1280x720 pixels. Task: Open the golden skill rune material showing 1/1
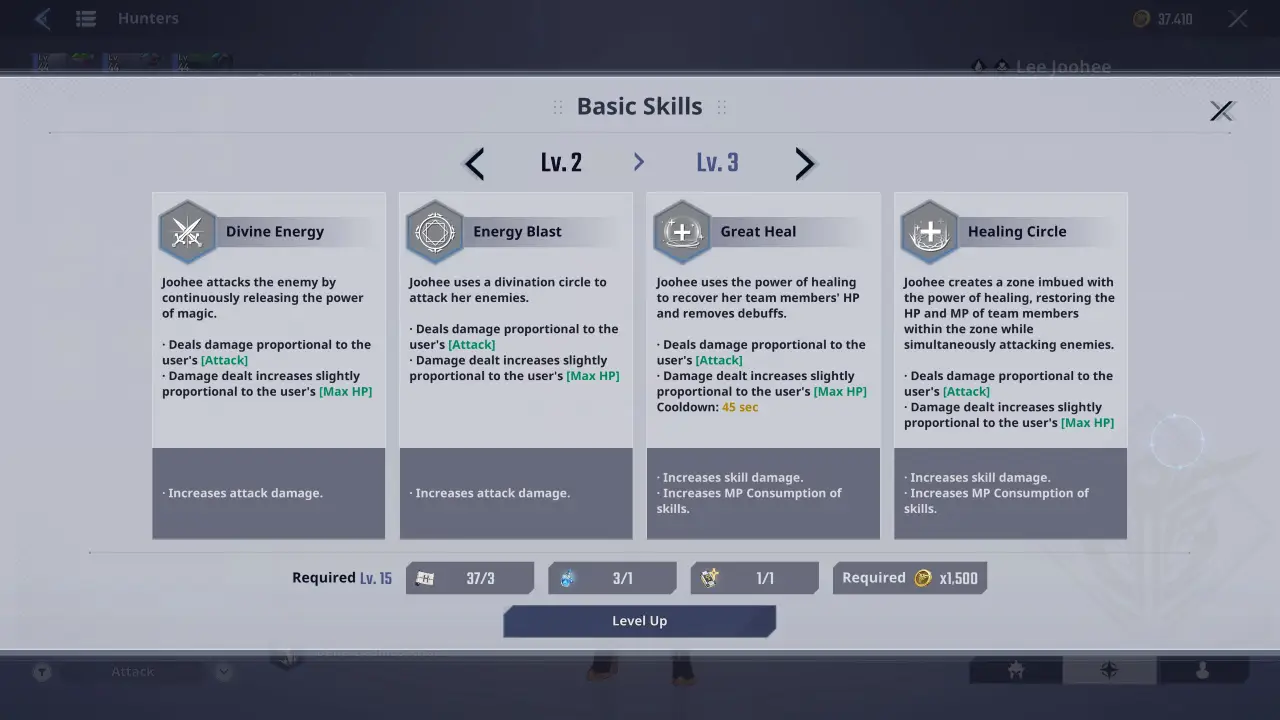(754, 577)
